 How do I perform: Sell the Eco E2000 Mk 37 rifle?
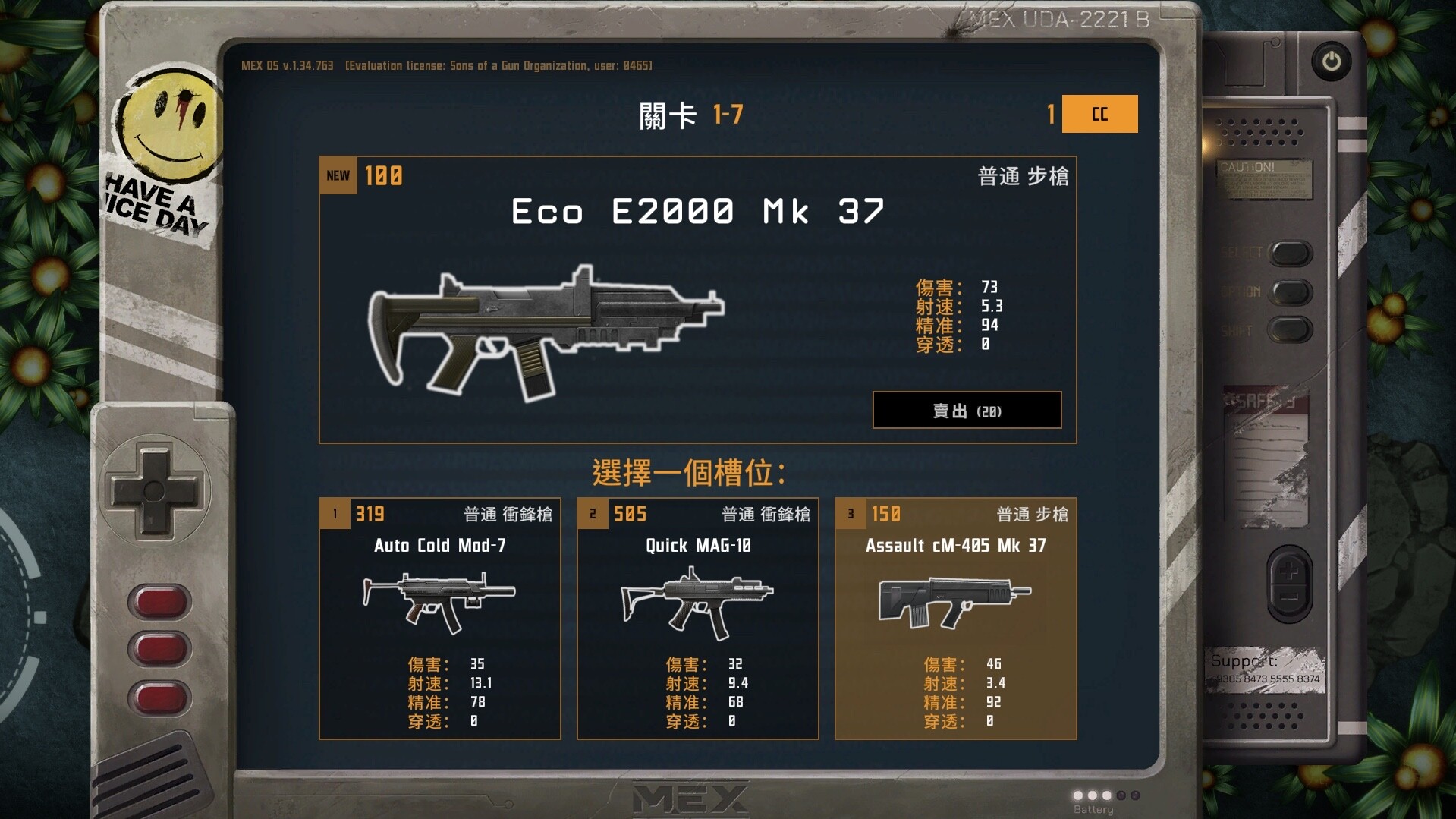pyautogui.click(x=967, y=411)
